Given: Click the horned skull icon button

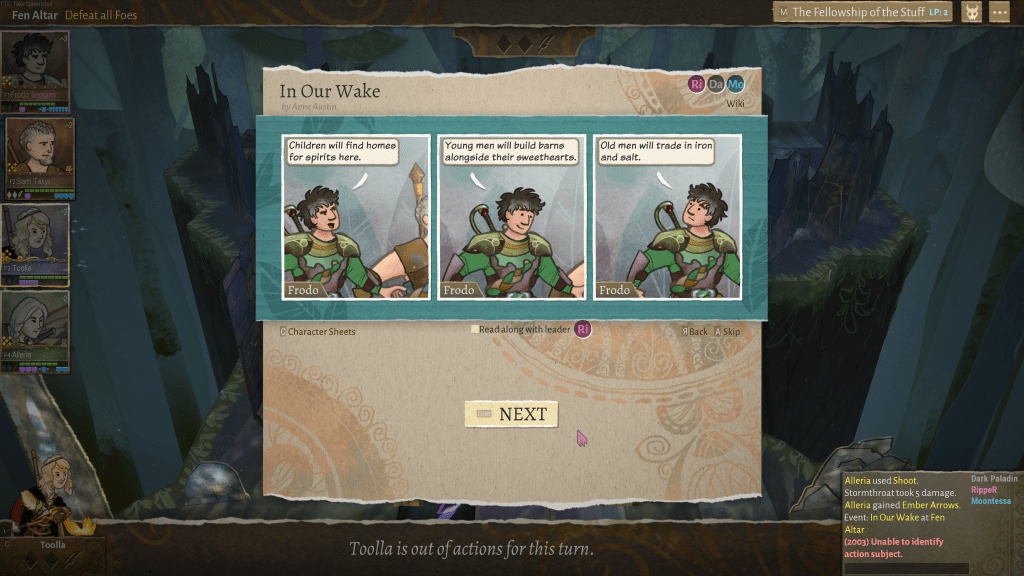Looking at the screenshot, I should point(970,12).
